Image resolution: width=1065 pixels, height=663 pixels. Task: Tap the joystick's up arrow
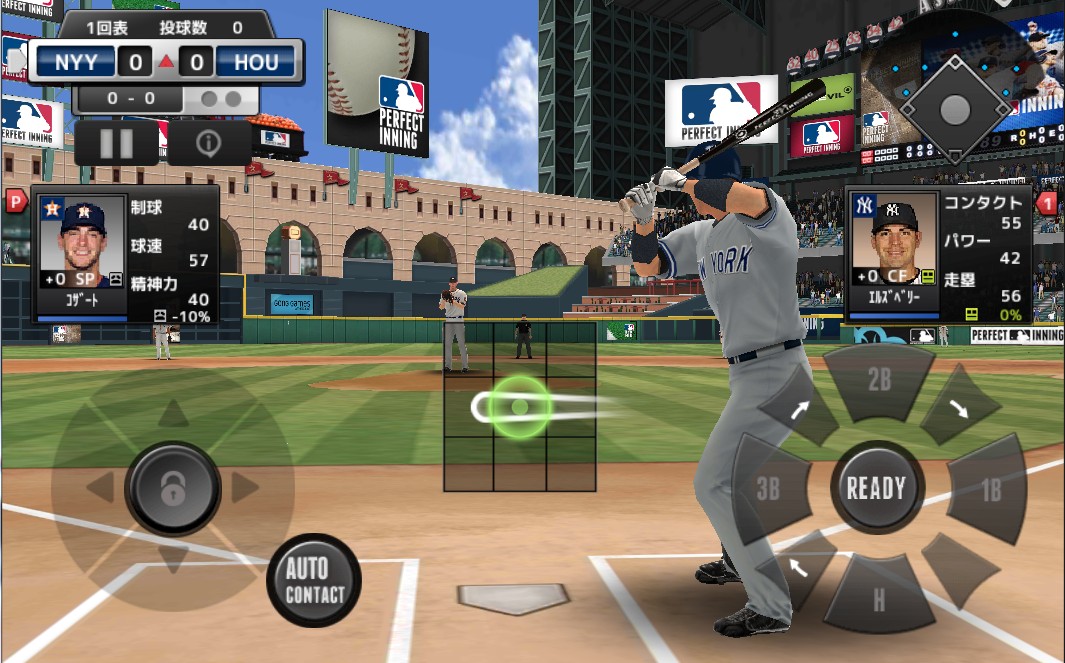pos(174,413)
